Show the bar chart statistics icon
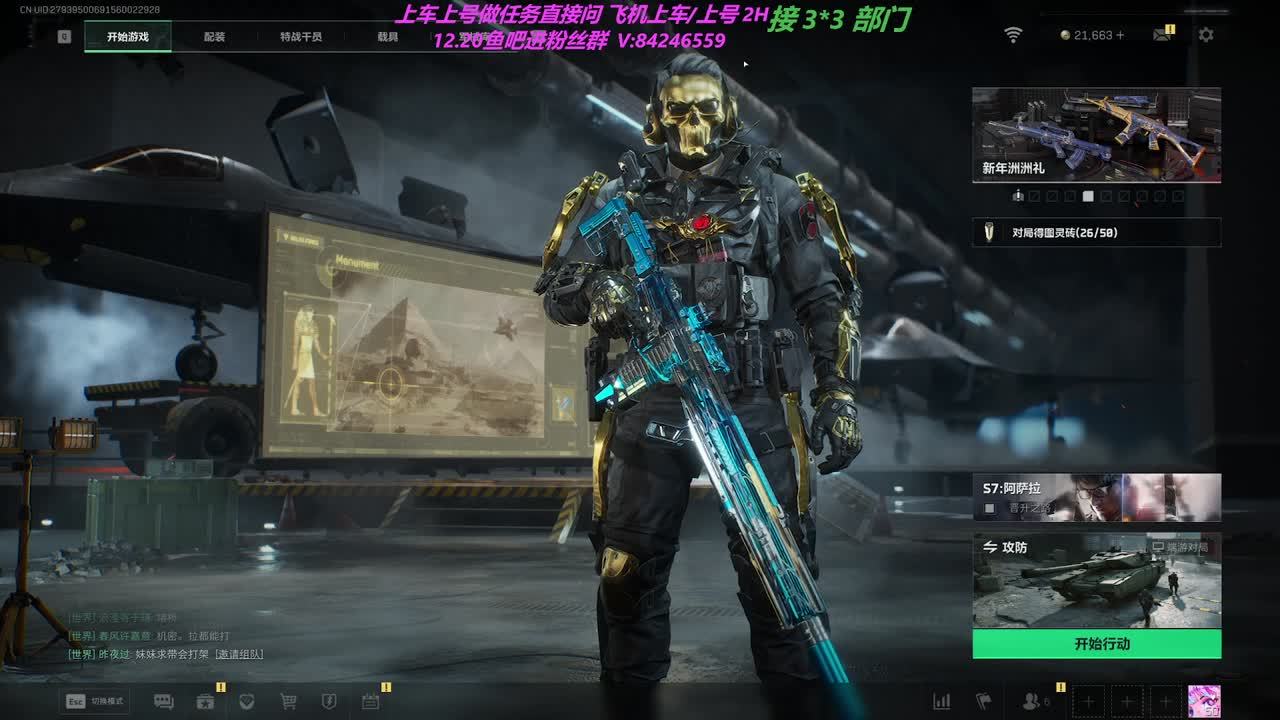The image size is (1280, 720). point(941,702)
